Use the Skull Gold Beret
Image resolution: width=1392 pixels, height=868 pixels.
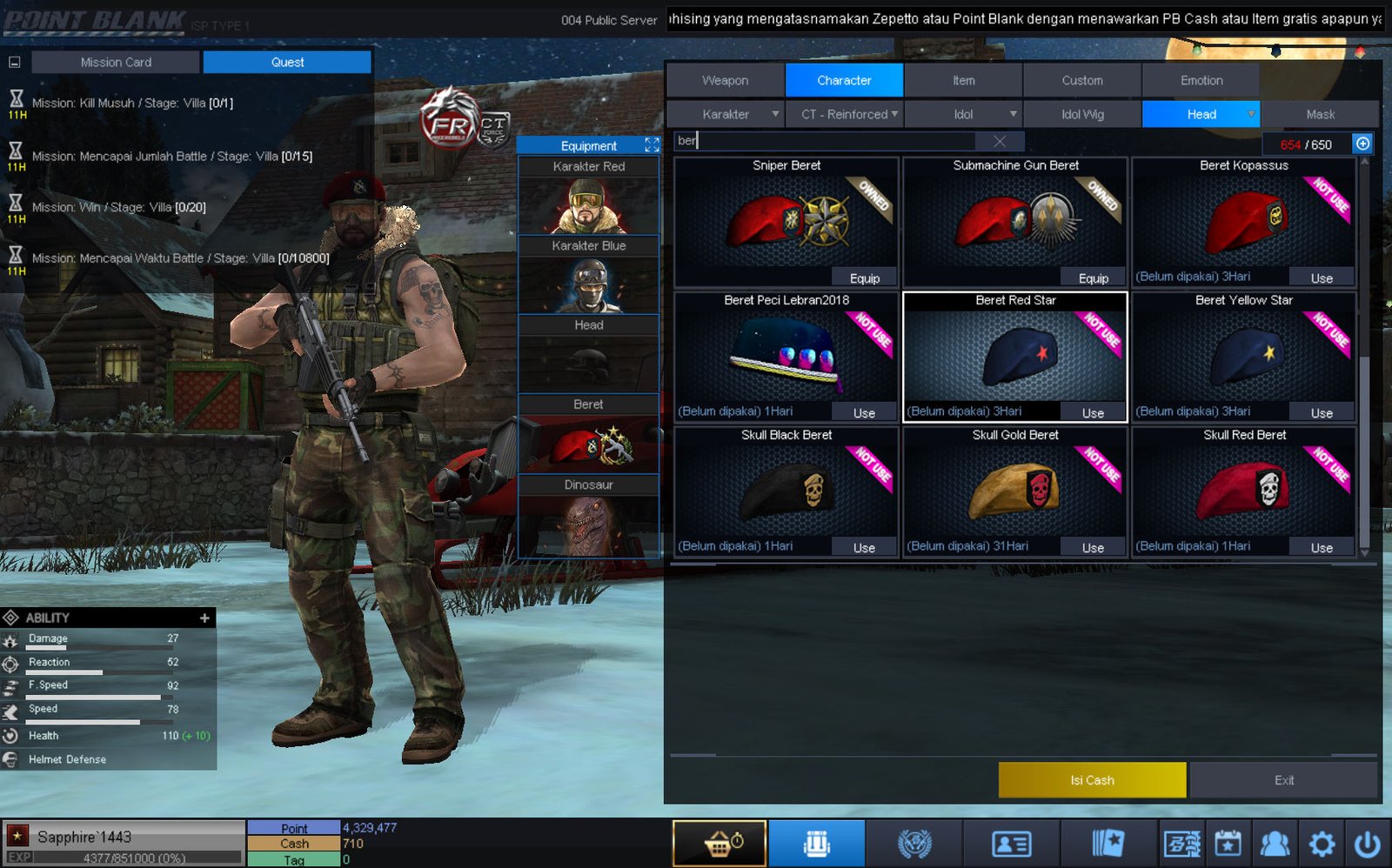click(1093, 548)
